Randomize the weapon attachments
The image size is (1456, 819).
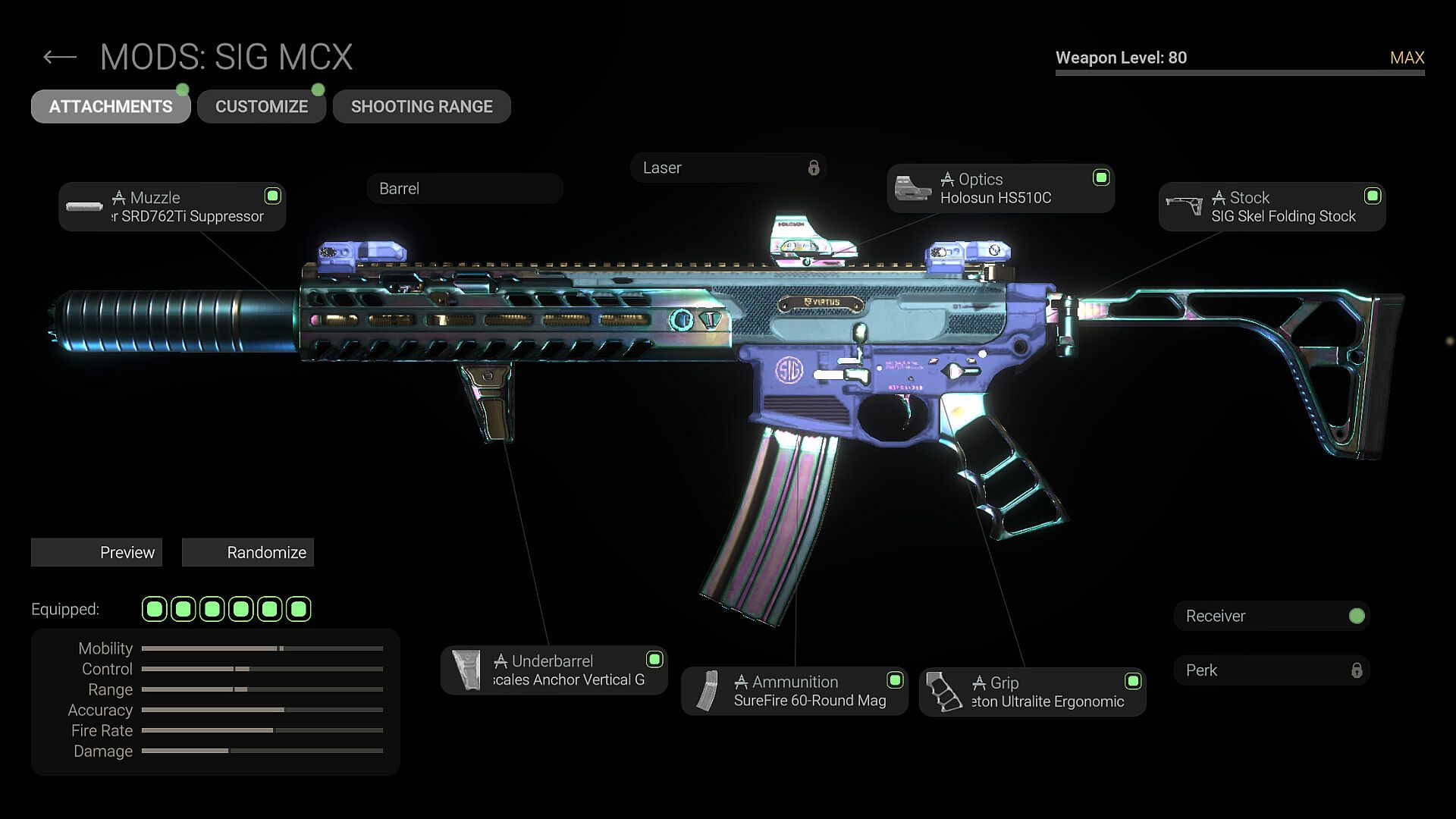[x=248, y=552]
